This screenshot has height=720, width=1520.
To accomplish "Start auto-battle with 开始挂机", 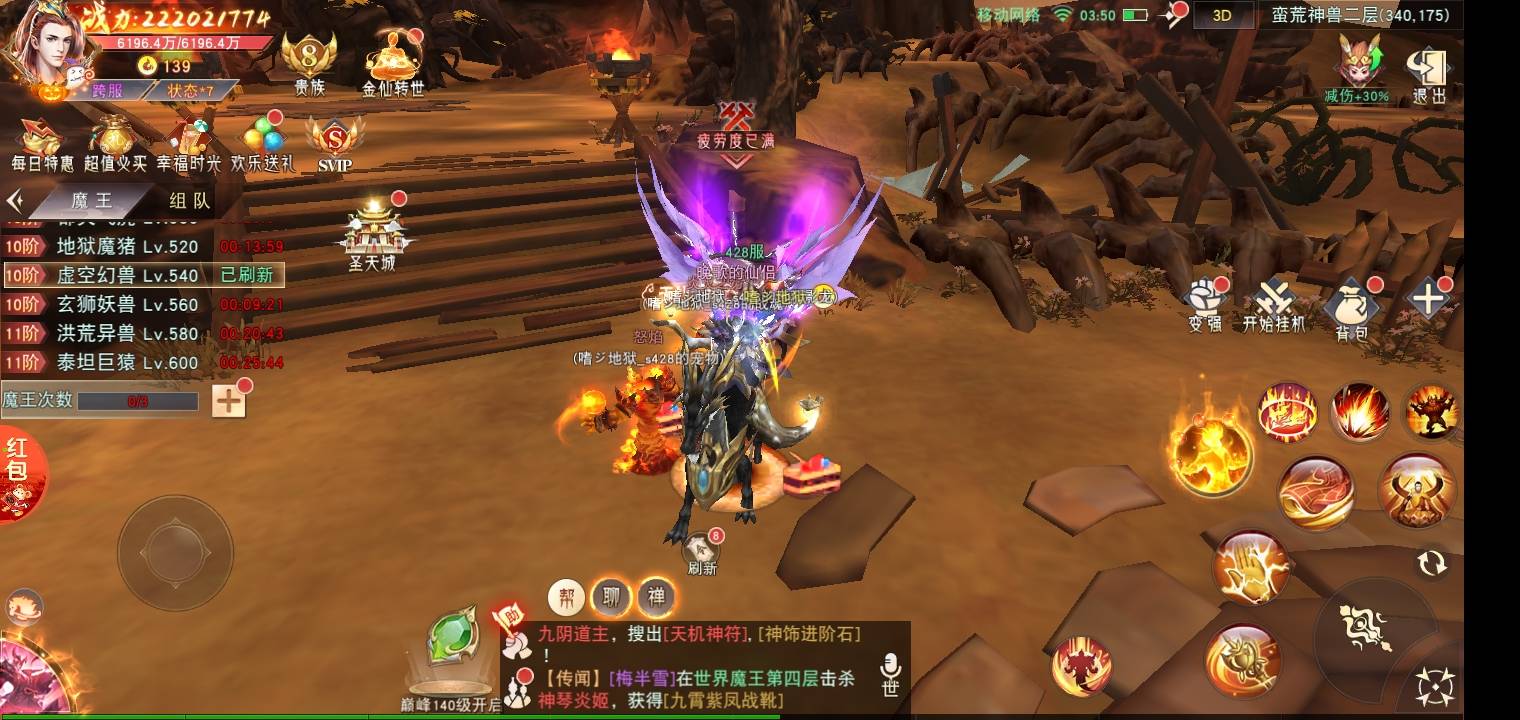I will click(x=1274, y=306).
